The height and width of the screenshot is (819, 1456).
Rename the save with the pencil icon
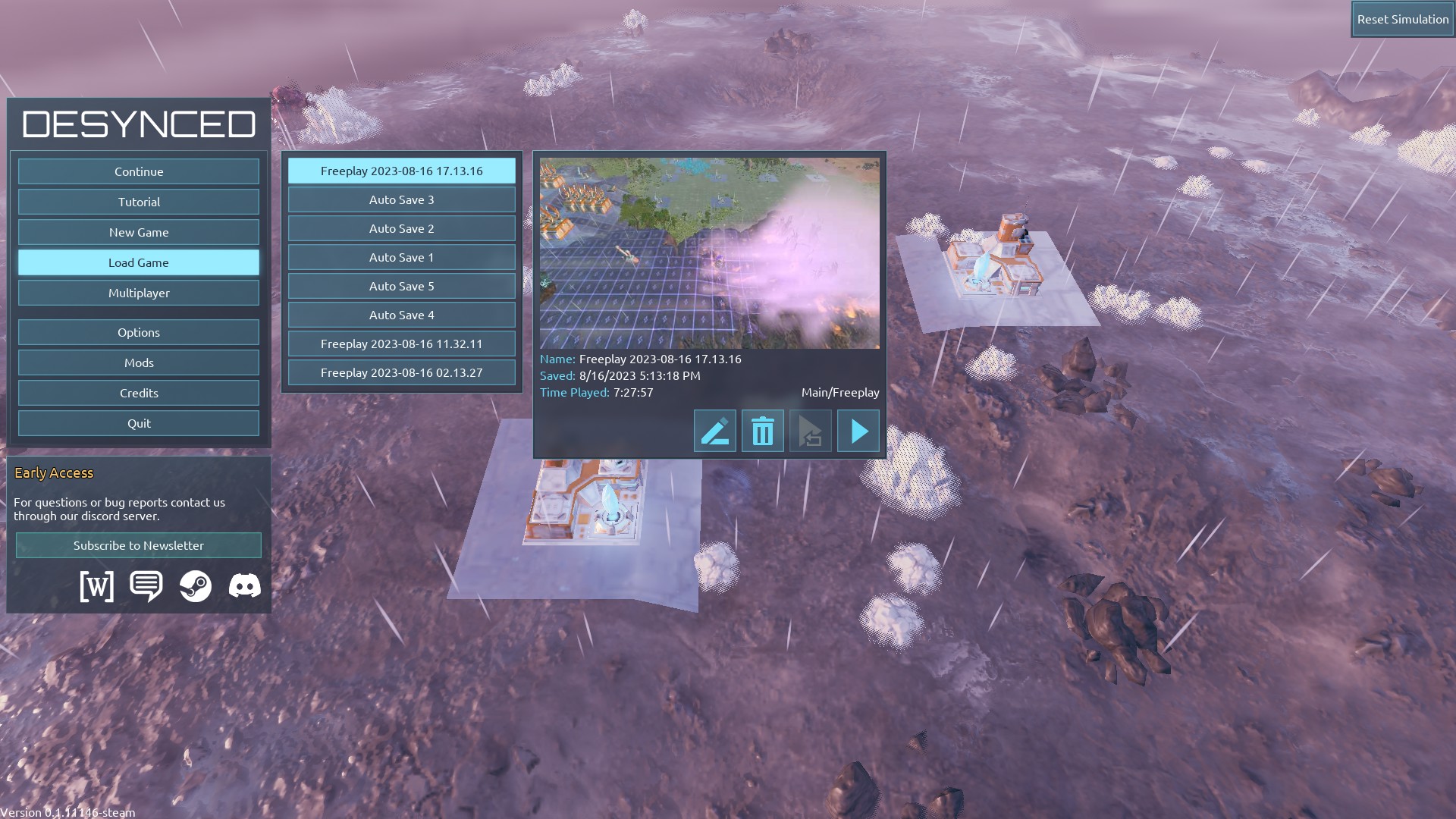click(x=714, y=431)
